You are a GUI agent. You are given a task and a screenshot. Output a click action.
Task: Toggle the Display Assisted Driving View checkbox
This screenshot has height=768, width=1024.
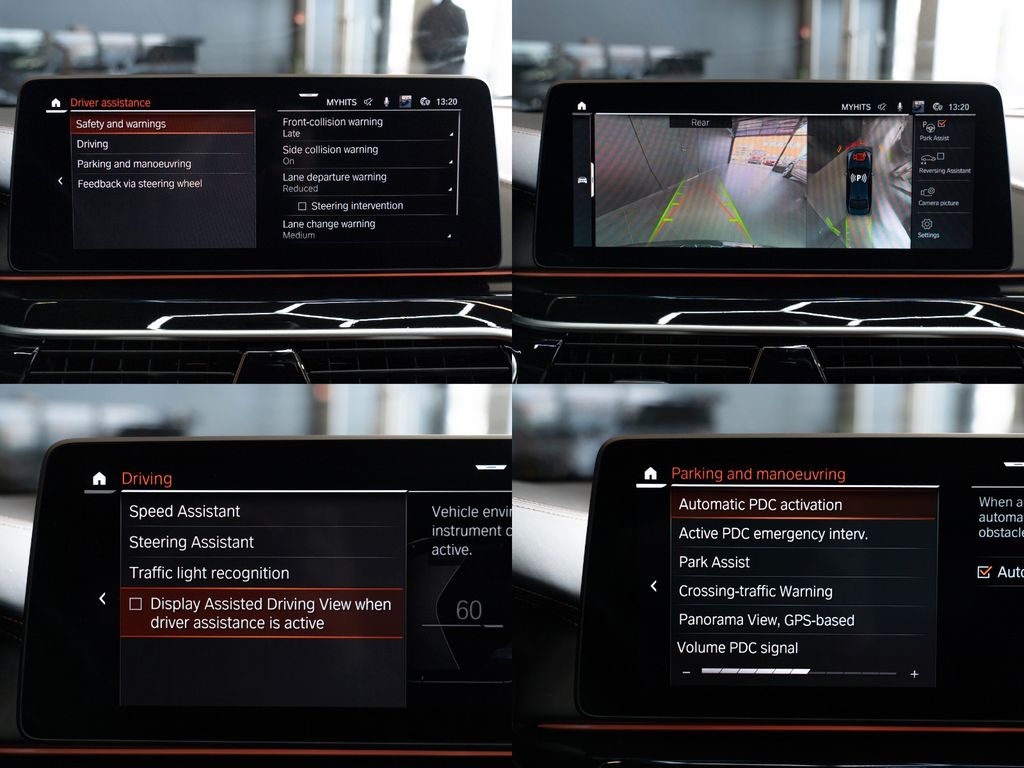(136, 604)
